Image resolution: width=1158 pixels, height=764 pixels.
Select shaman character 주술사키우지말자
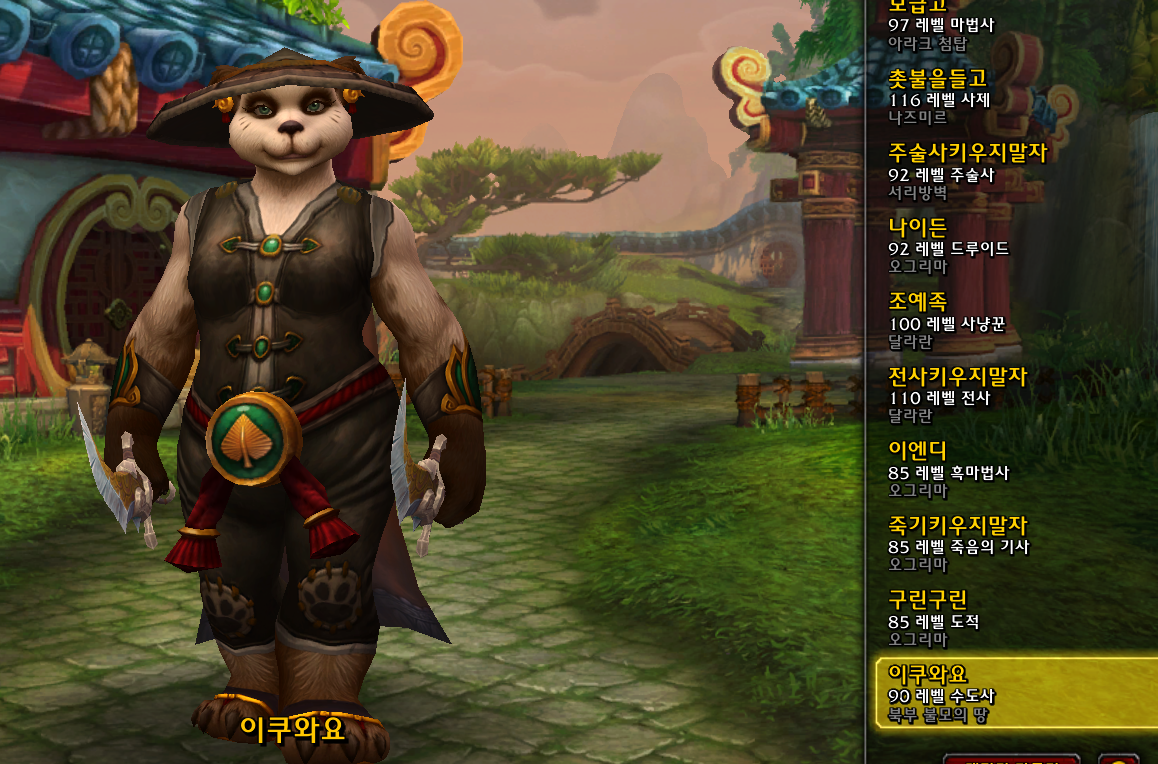1010,172
